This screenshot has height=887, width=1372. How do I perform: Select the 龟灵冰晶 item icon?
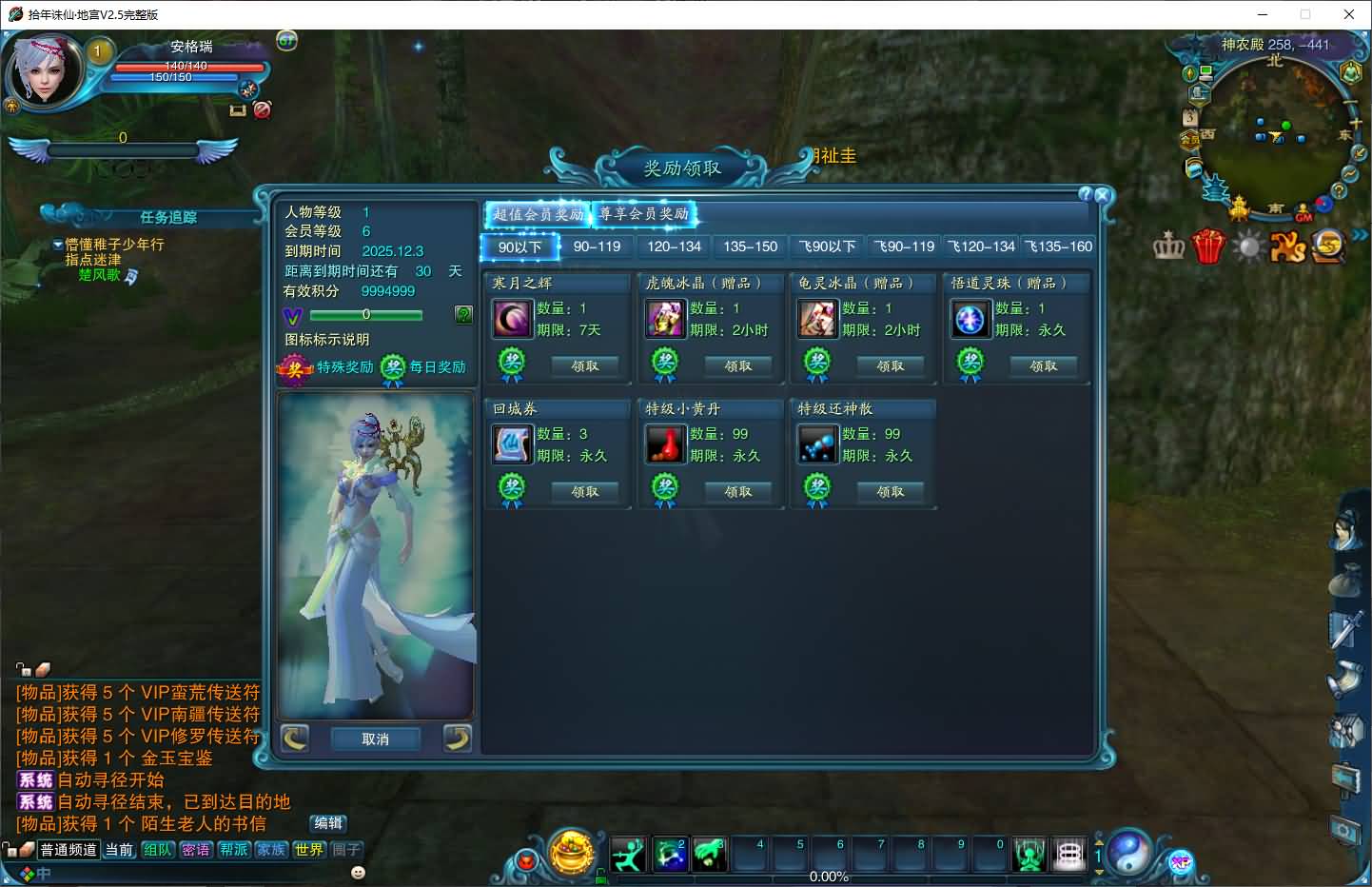pyautogui.click(x=817, y=319)
